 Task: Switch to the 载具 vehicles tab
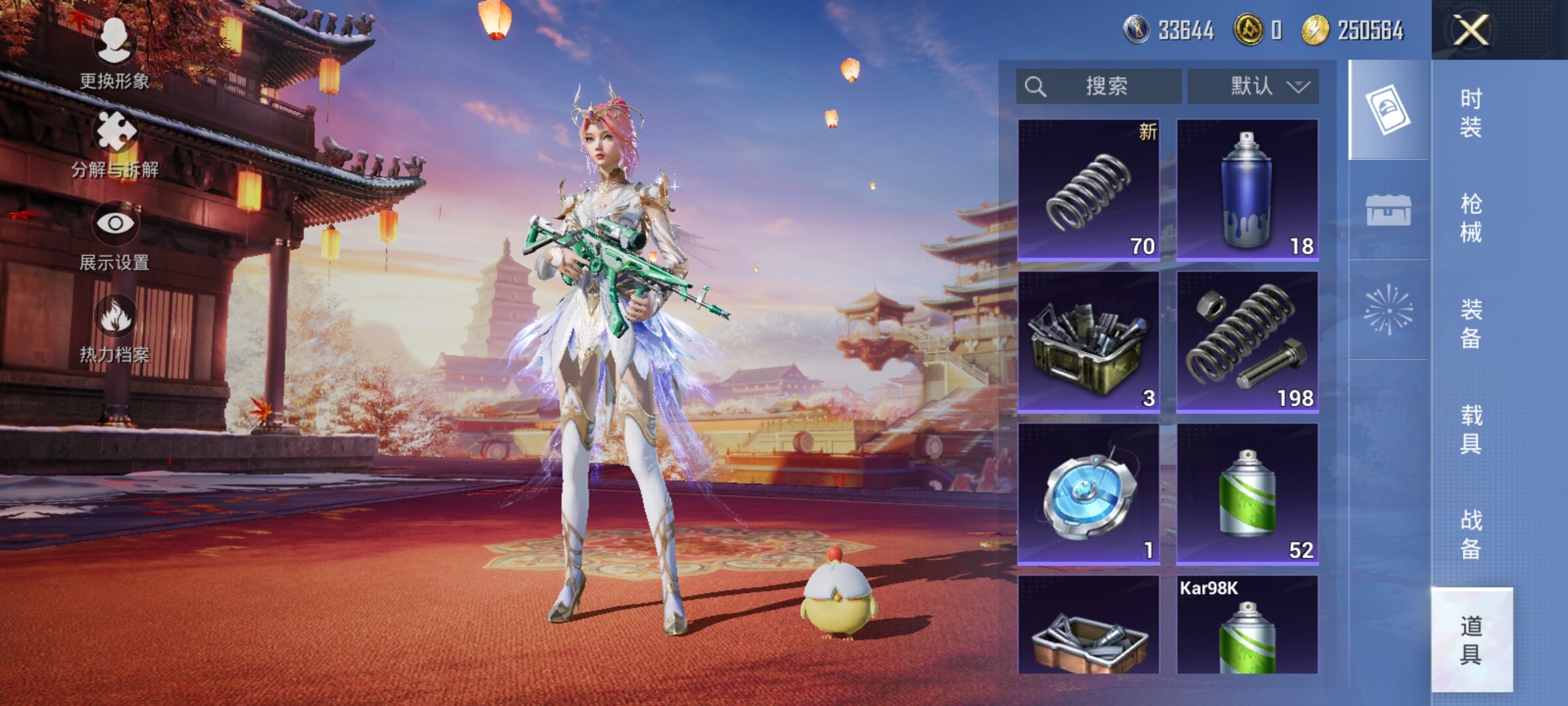(x=1471, y=429)
